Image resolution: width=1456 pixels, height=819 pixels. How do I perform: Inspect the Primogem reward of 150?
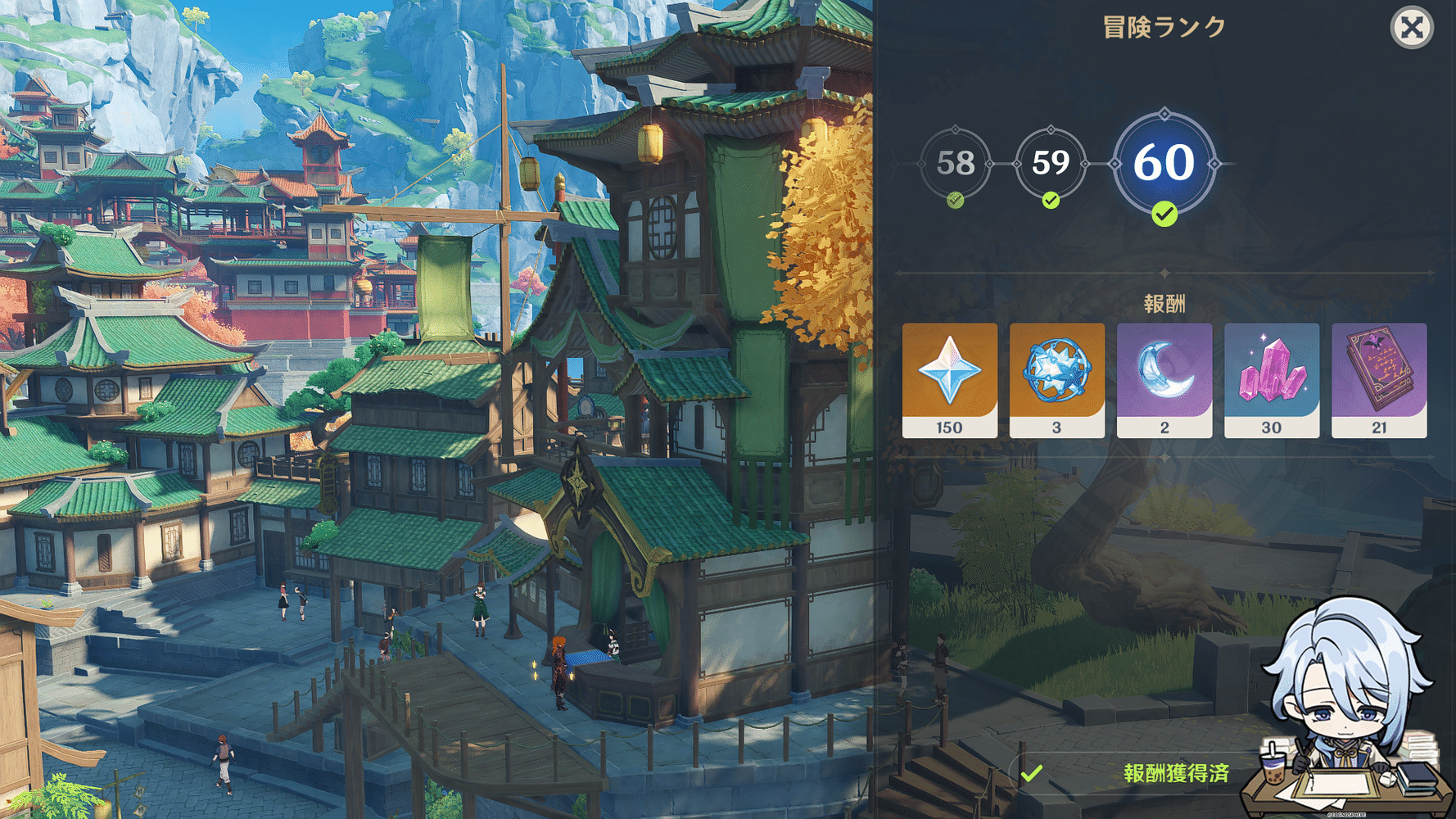[x=949, y=380]
